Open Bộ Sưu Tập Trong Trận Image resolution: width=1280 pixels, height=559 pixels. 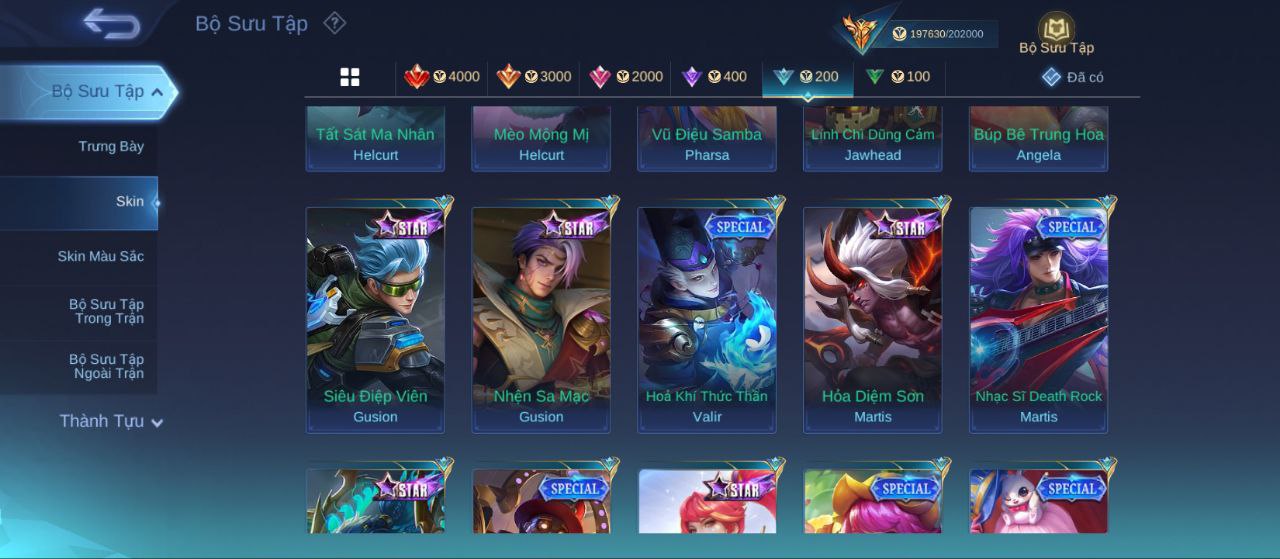[x=106, y=312]
